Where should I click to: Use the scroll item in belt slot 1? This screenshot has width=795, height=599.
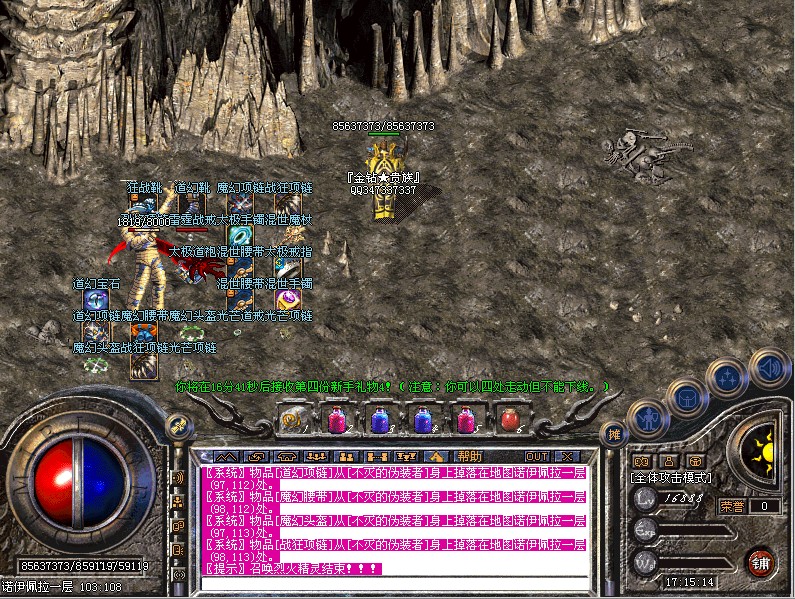[x=293, y=421]
